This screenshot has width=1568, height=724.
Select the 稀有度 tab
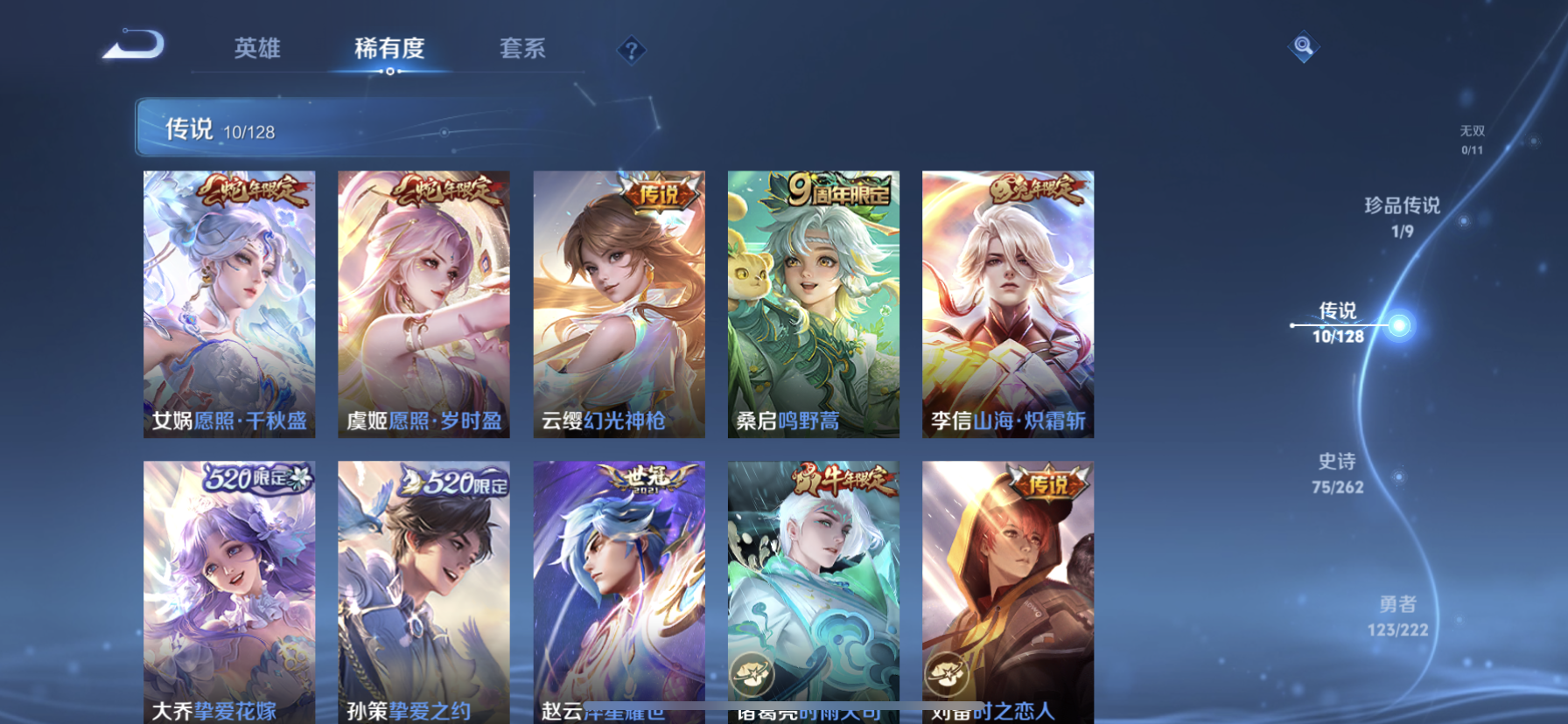tap(389, 49)
